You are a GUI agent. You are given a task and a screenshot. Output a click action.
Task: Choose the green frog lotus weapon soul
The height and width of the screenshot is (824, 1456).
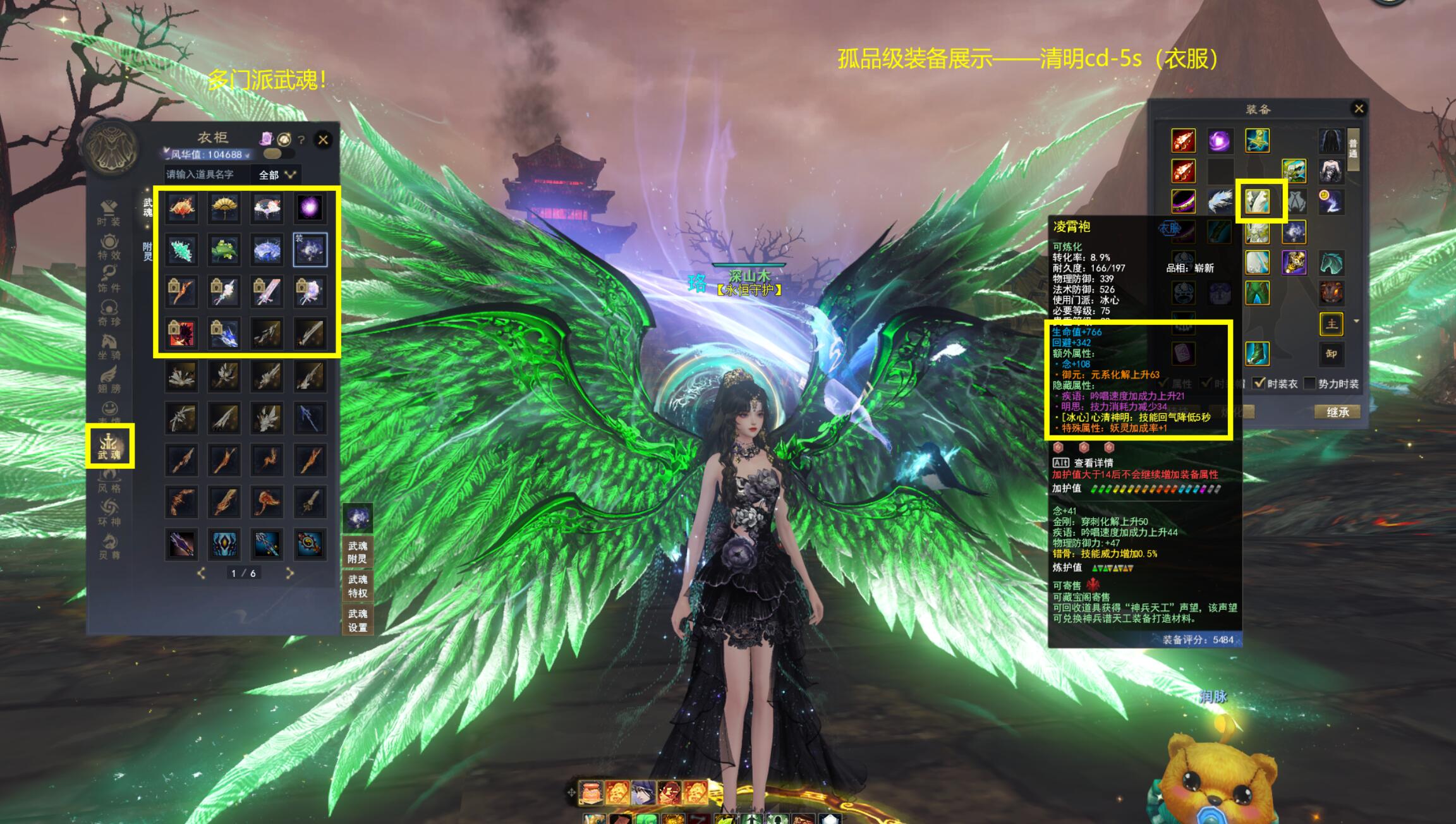point(224,250)
